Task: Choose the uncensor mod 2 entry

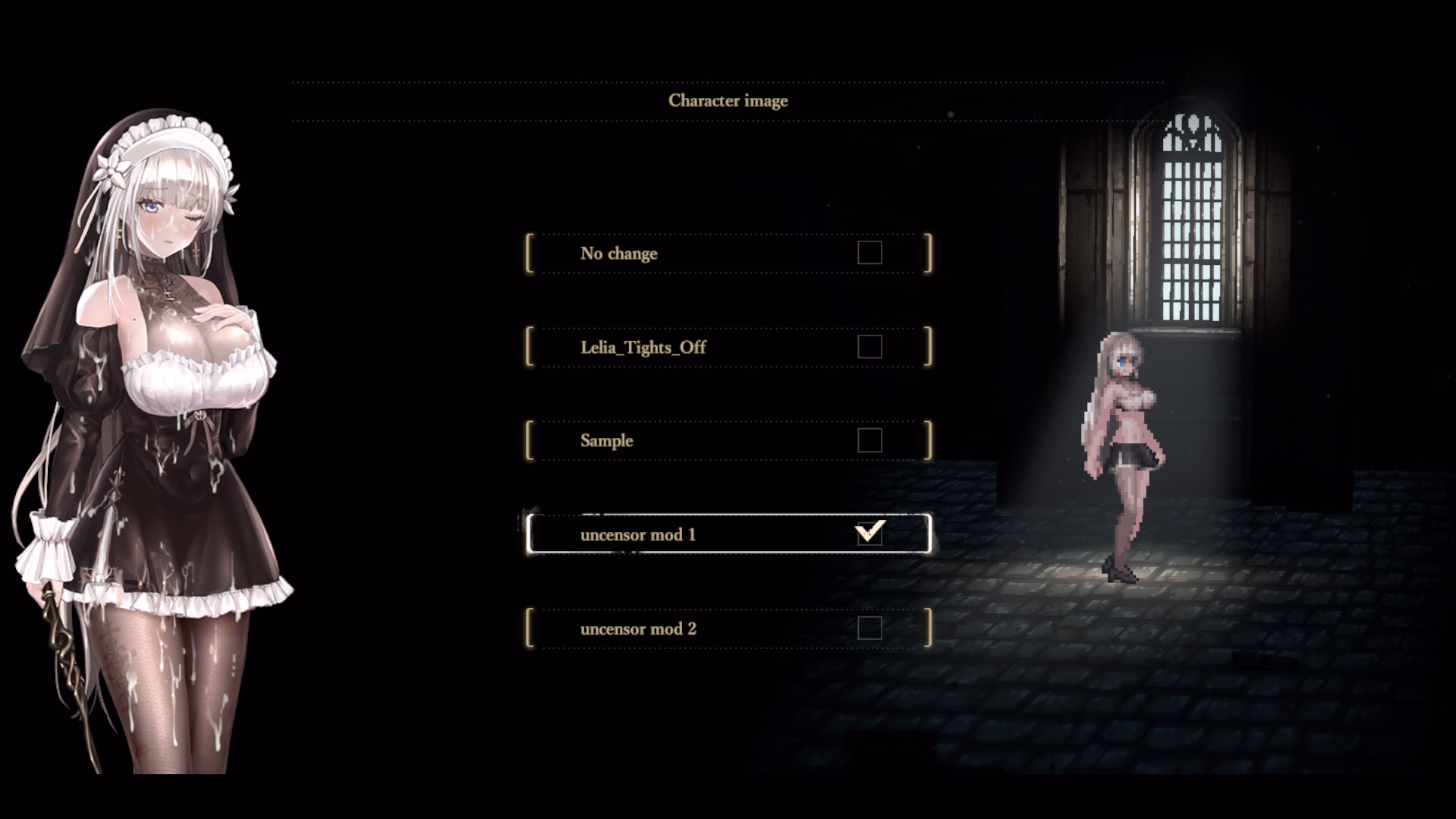Action: click(637, 629)
